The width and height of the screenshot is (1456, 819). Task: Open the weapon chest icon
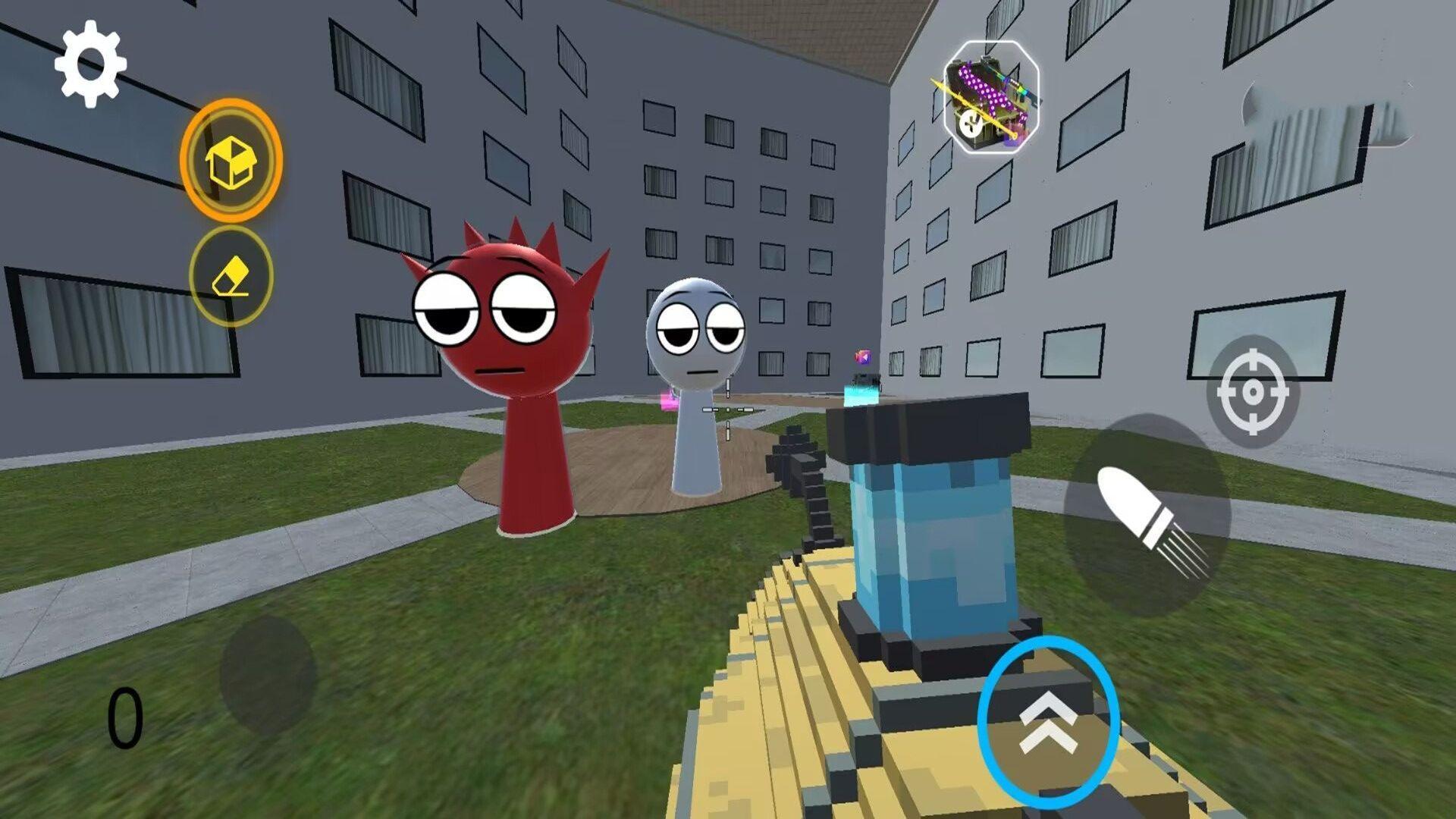click(x=990, y=99)
